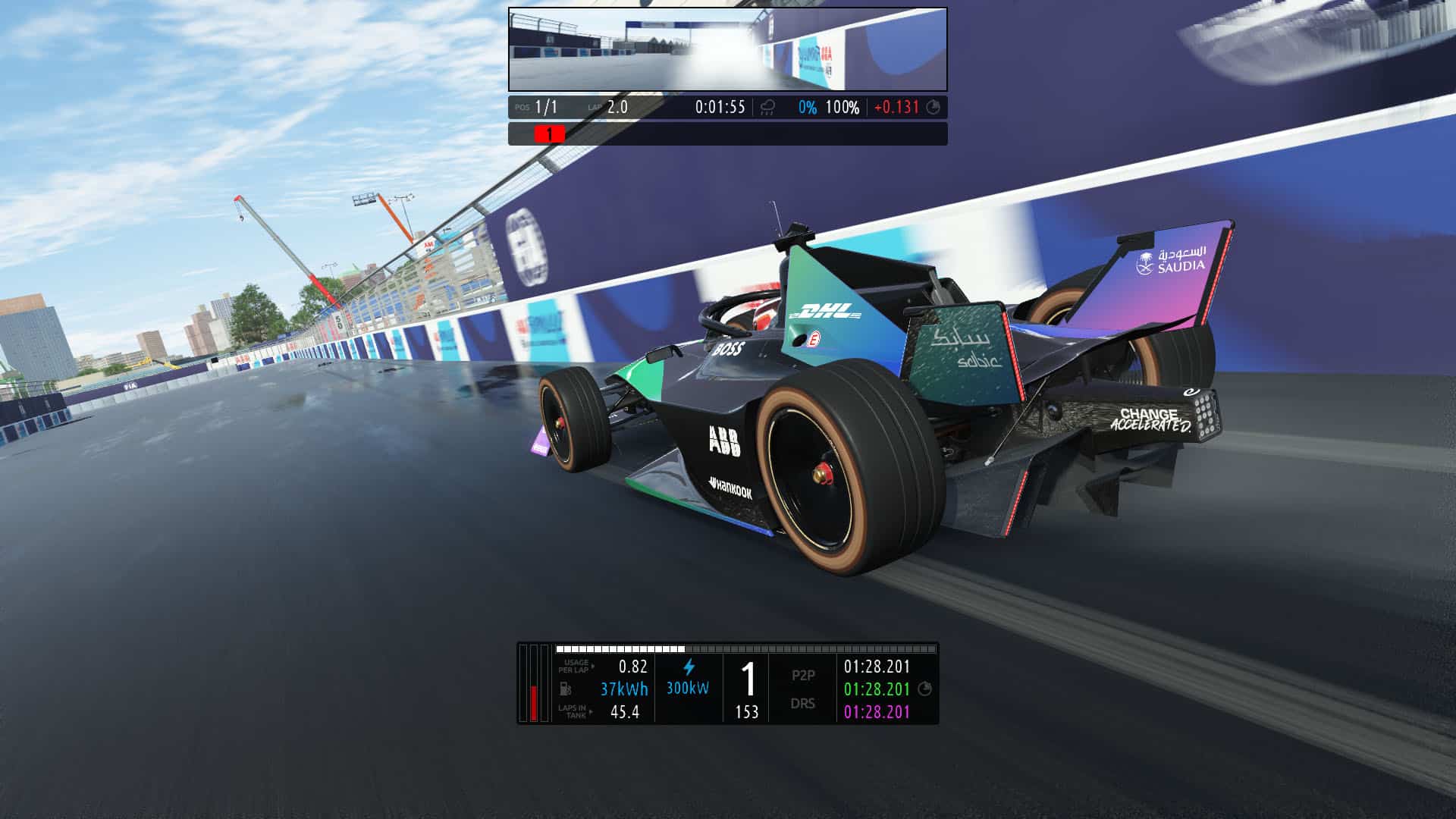Expand the USAGE PER LAP arrow
This screenshot has width=1456, height=819.
click(594, 667)
